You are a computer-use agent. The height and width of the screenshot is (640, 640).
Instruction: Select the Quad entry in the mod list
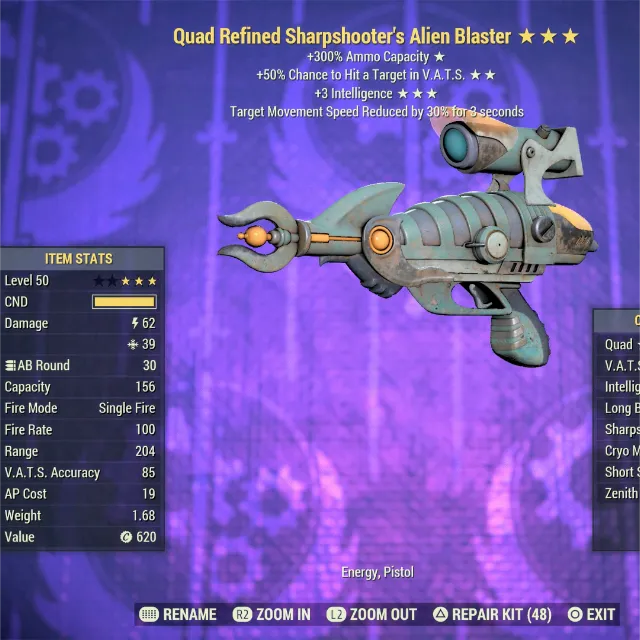tap(620, 344)
